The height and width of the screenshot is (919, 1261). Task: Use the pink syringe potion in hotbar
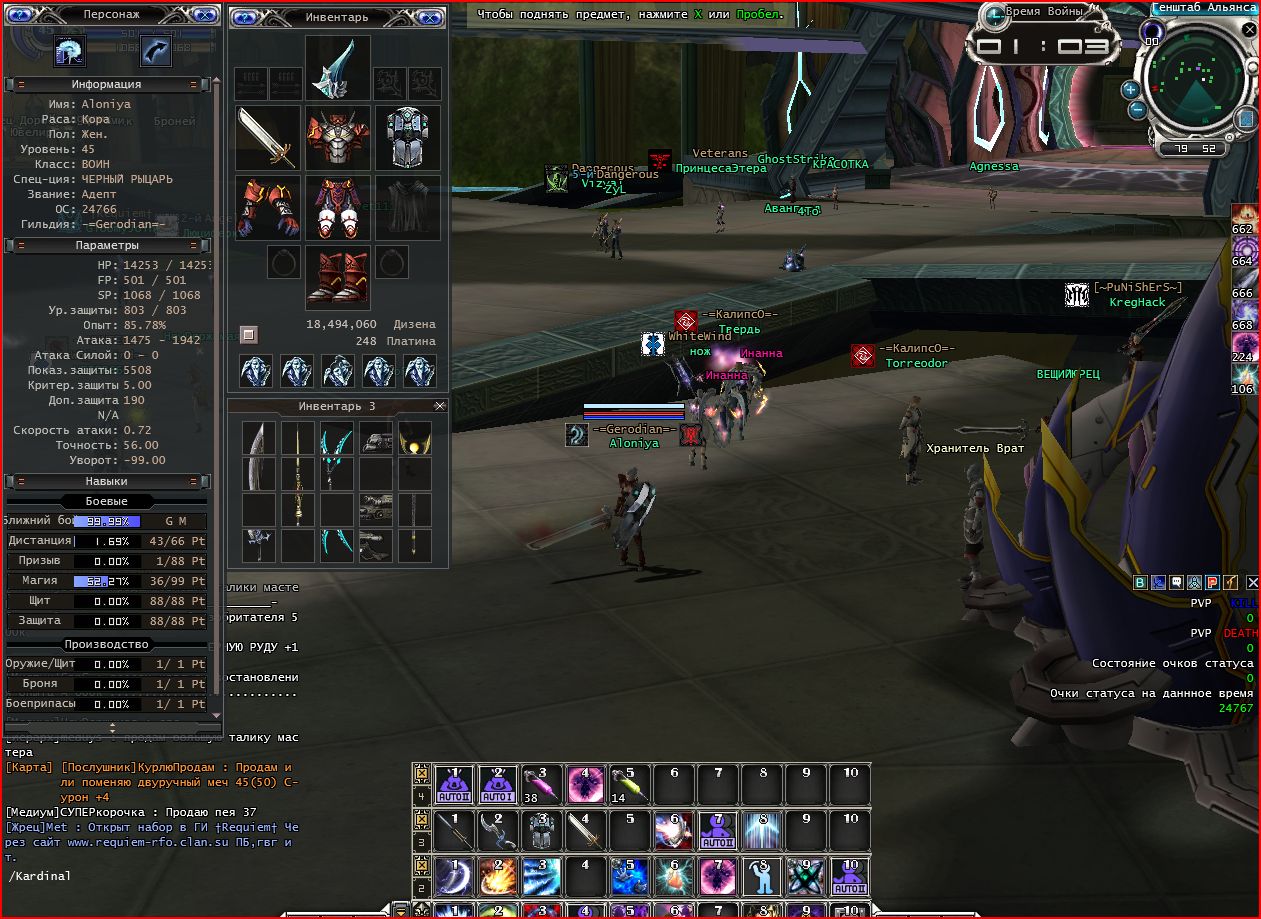pyautogui.click(x=542, y=784)
